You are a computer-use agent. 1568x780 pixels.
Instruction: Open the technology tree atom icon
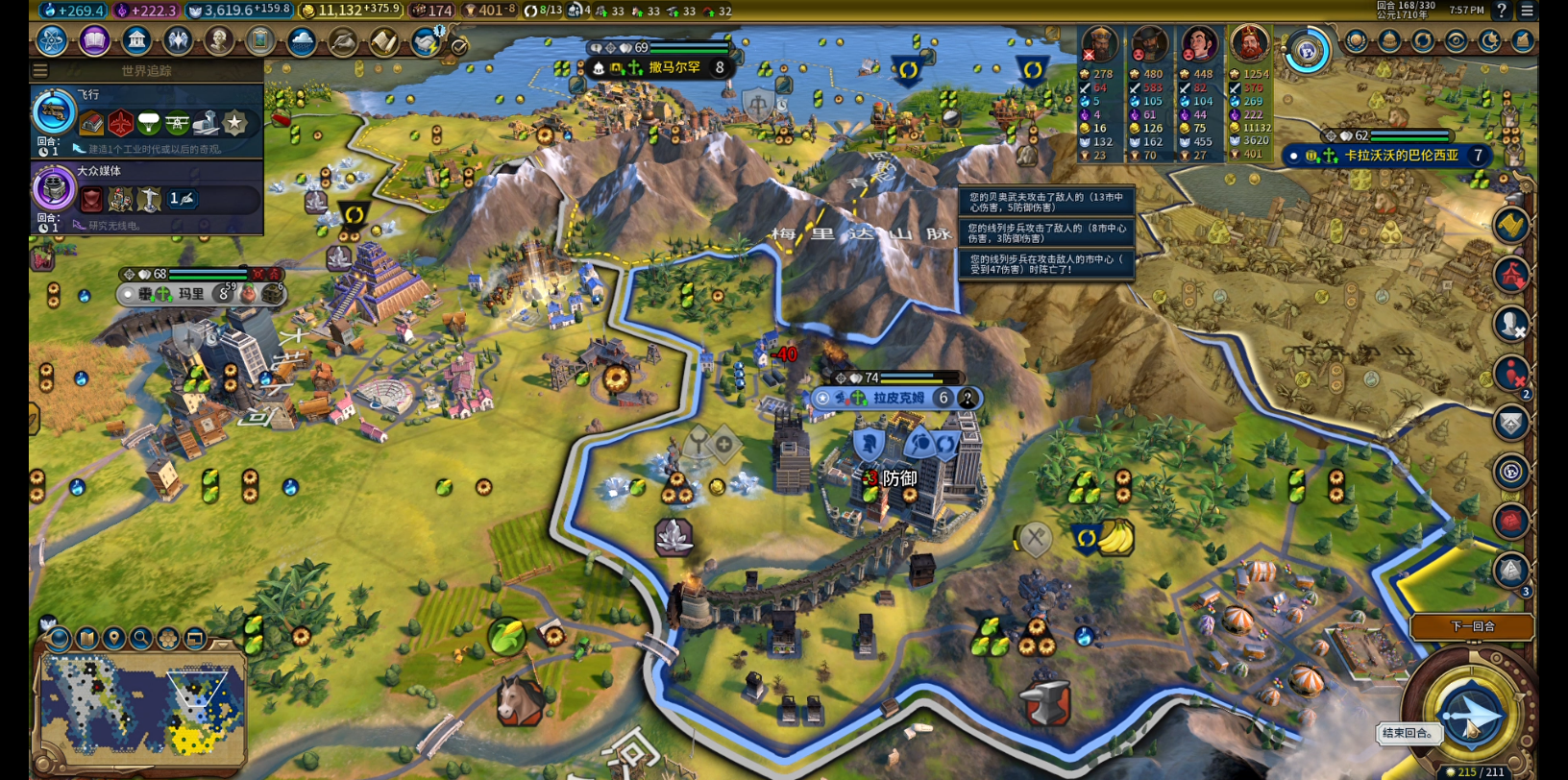coord(52,40)
